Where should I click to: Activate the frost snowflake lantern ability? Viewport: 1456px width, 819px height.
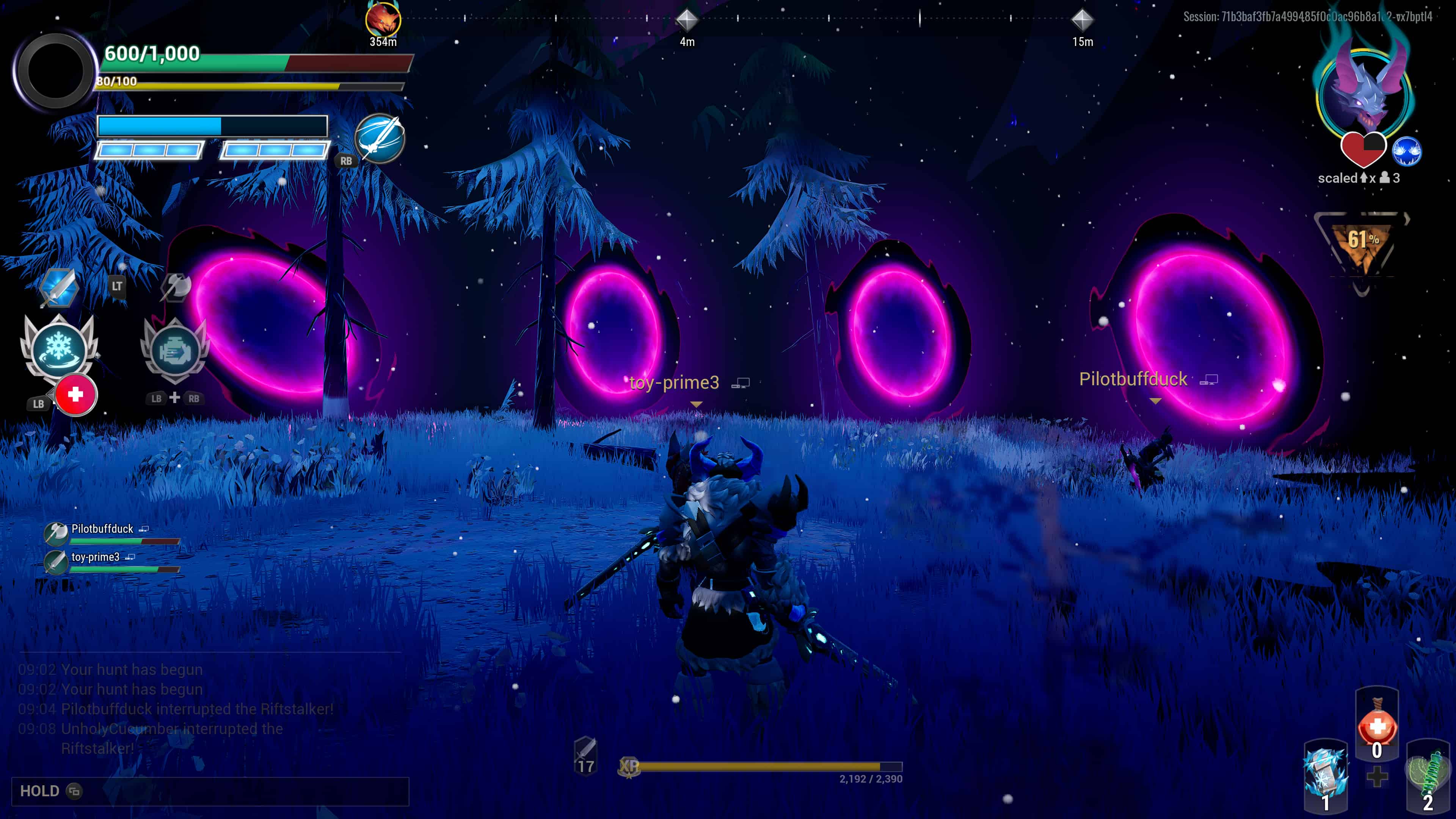pyautogui.click(x=59, y=346)
